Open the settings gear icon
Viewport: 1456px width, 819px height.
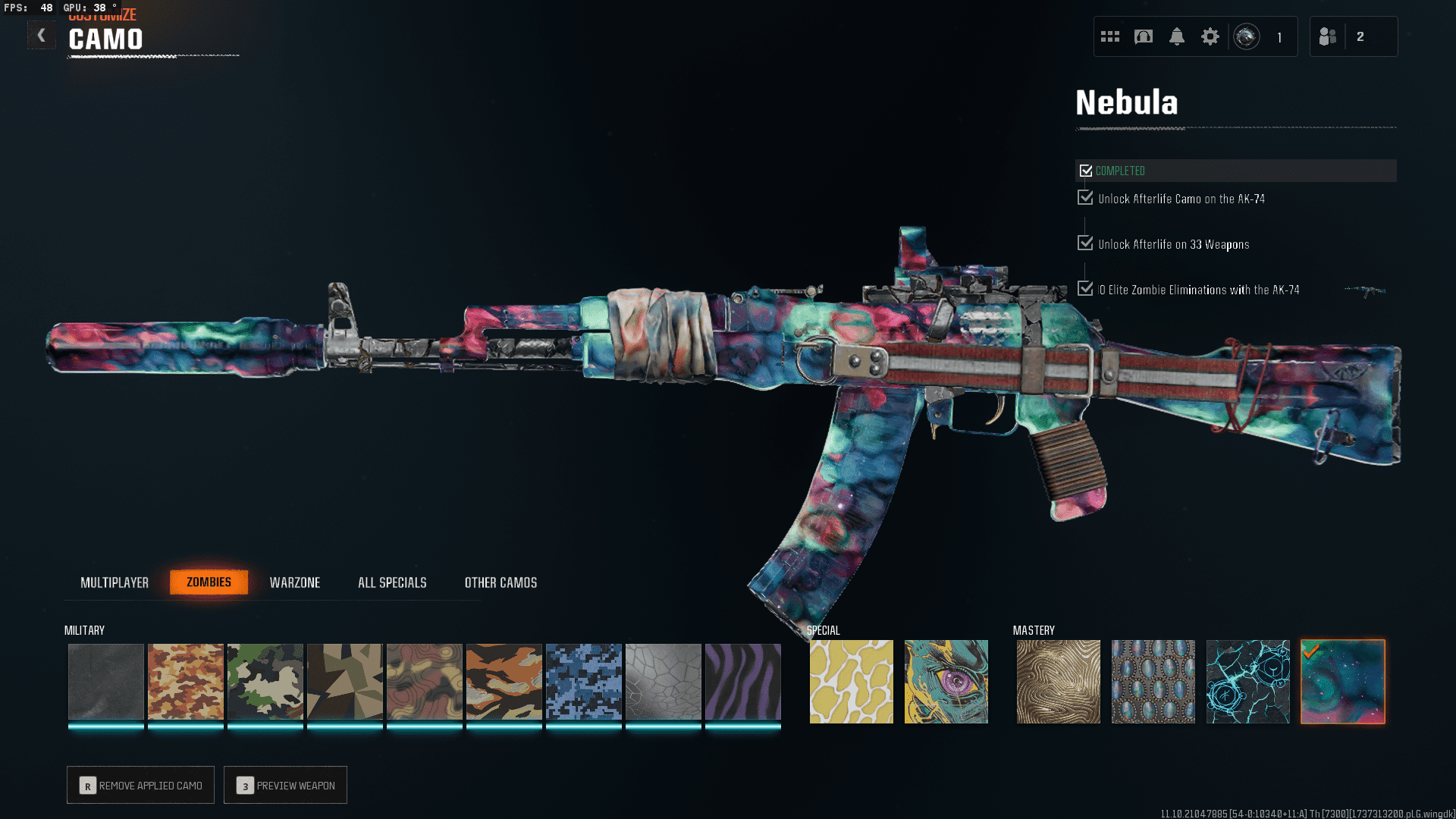click(1210, 36)
